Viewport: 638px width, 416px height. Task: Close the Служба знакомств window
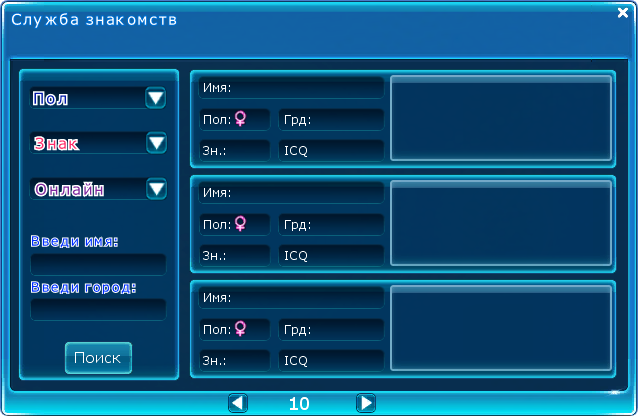[x=622, y=13]
